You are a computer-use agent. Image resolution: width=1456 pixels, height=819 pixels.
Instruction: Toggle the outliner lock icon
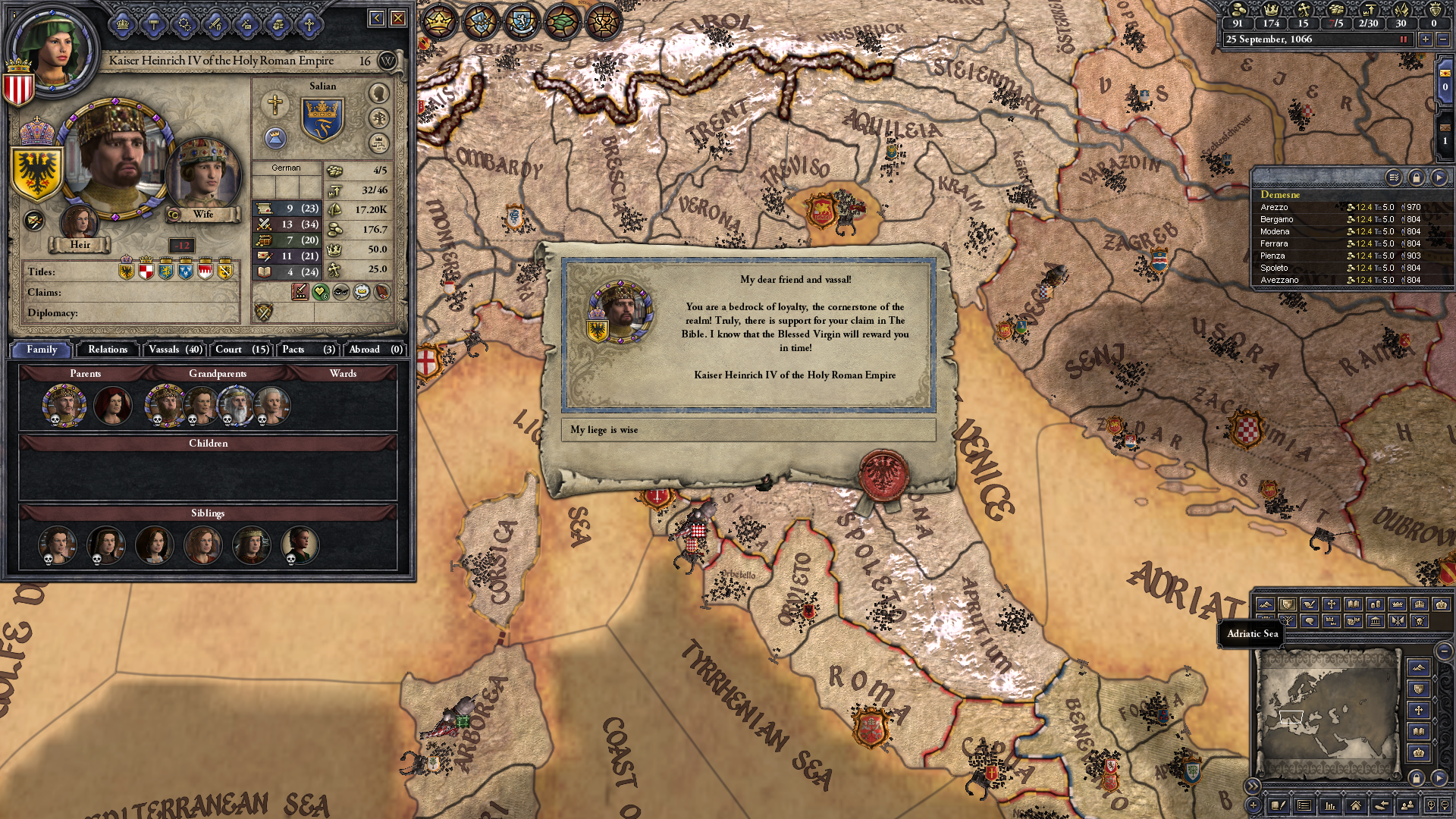point(1416,179)
